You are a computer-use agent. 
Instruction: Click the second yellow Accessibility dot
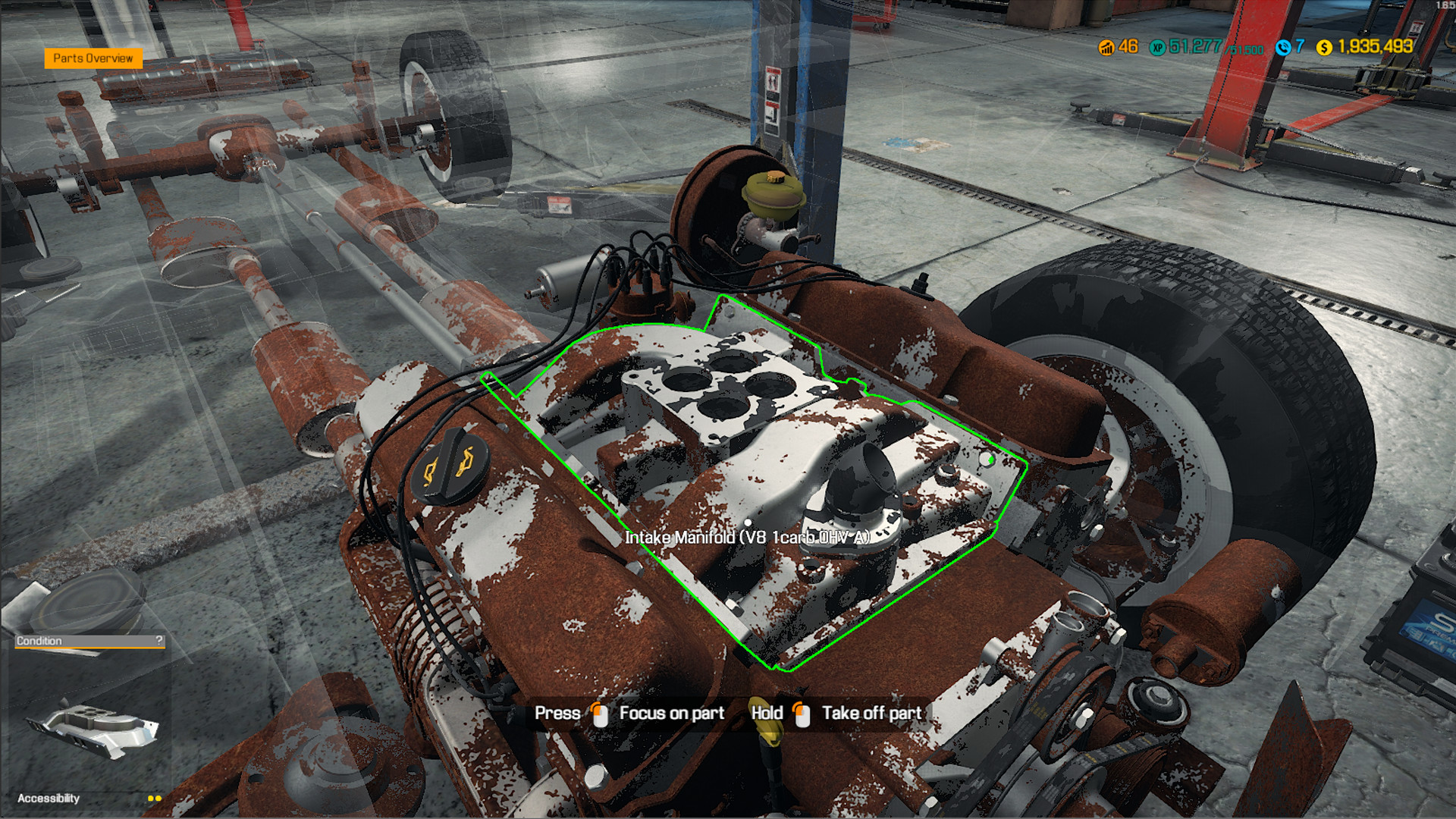point(158,798)
